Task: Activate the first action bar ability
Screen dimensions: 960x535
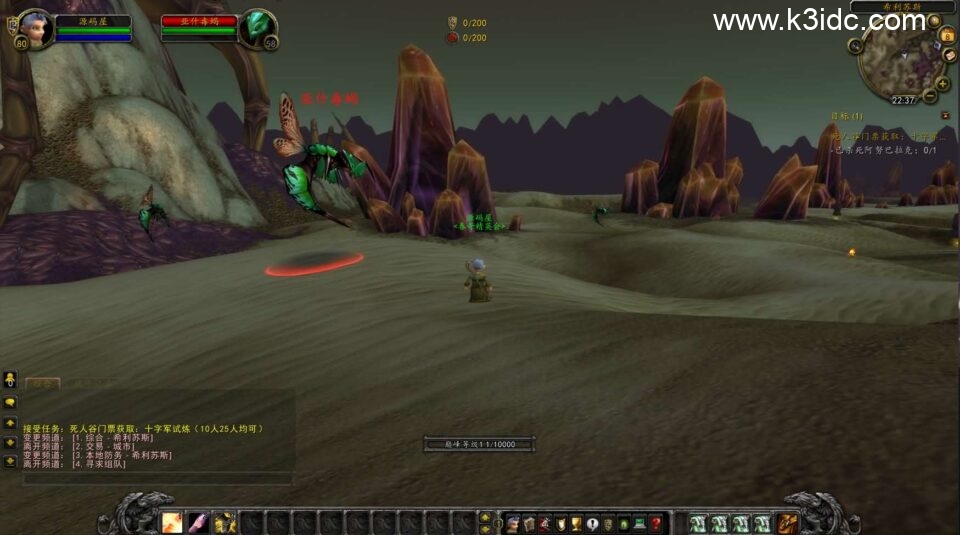Action: coord(172,522)
